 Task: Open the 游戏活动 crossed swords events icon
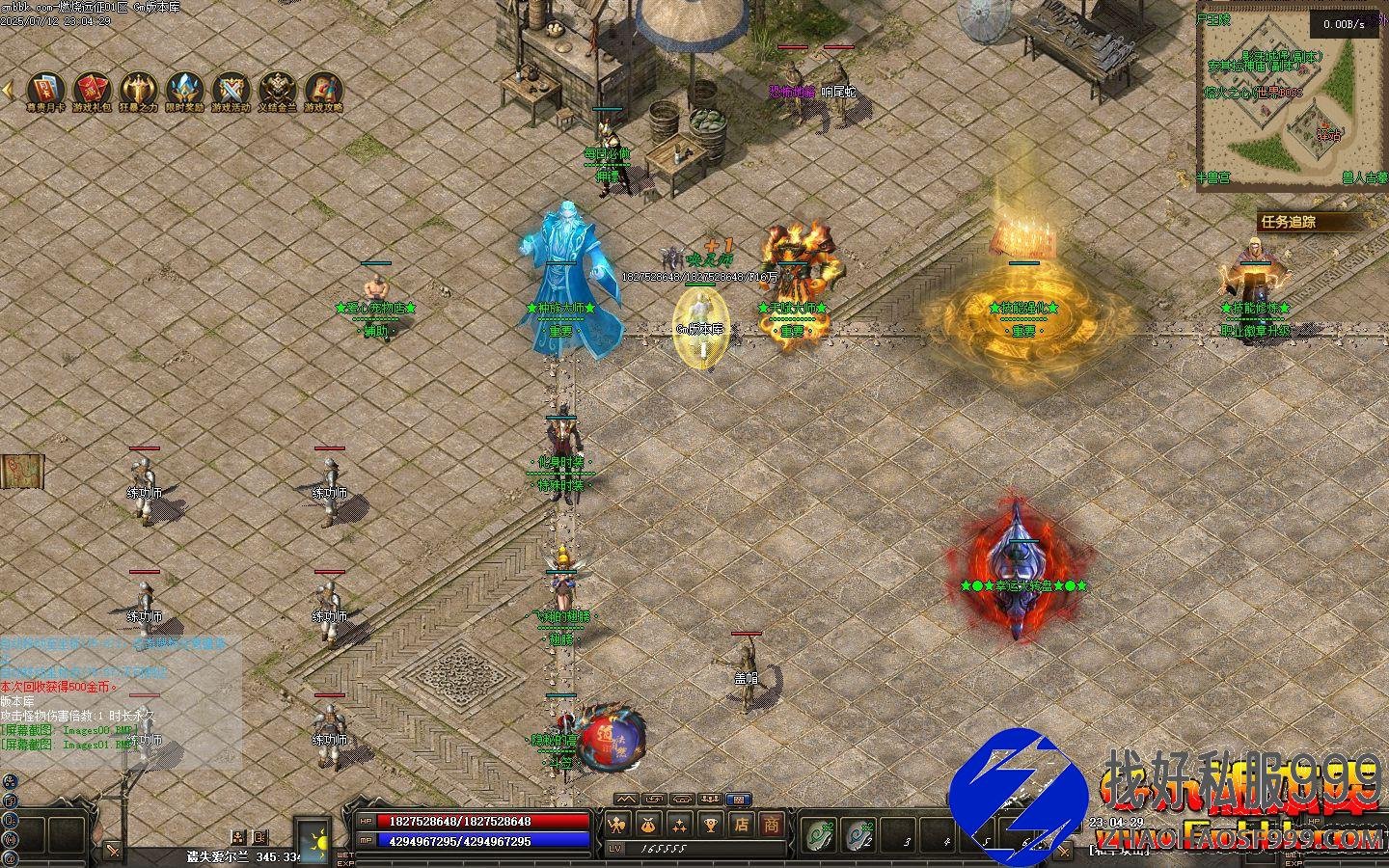(x=231, y=89)
